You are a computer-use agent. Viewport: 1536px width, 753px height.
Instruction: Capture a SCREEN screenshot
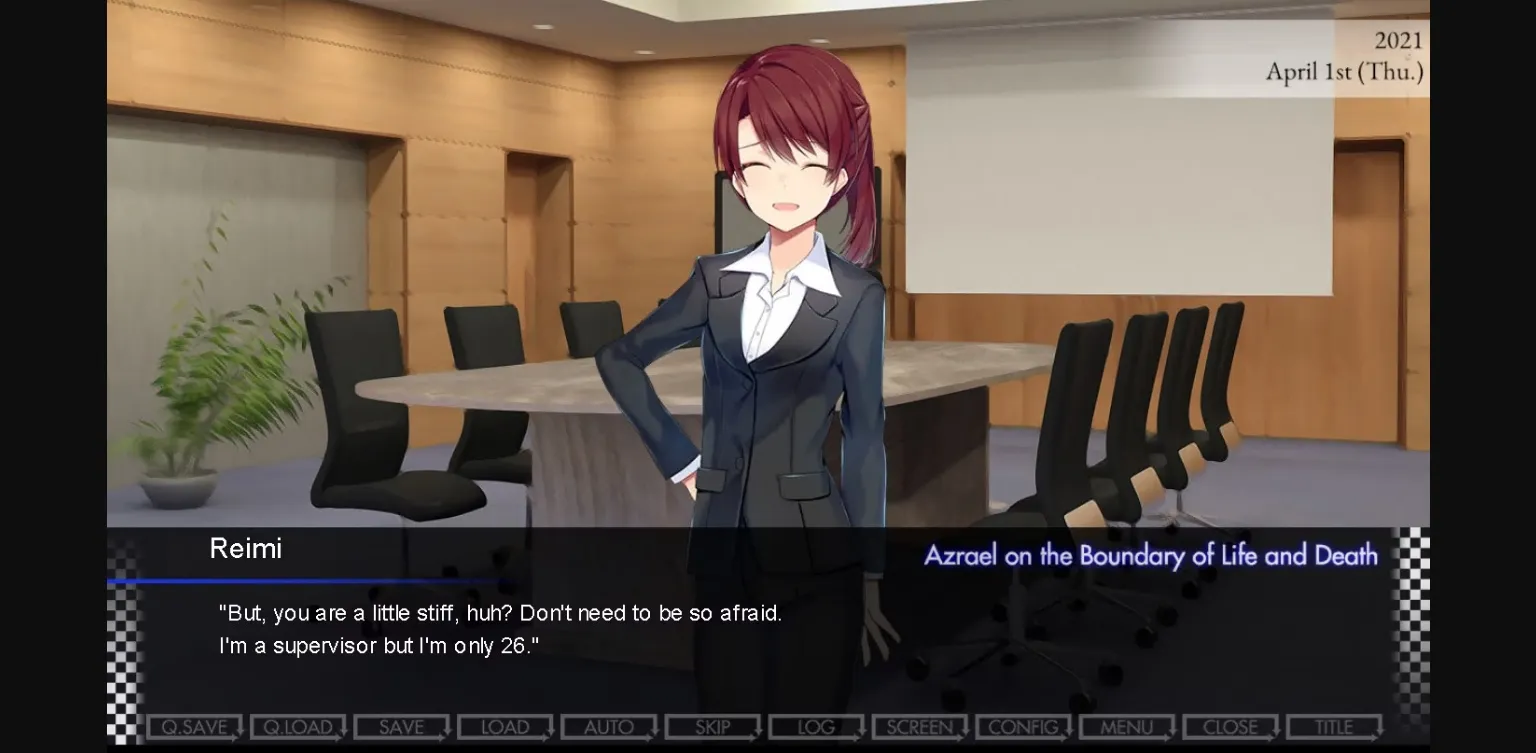pyautogui.click(x=919, y=727)
